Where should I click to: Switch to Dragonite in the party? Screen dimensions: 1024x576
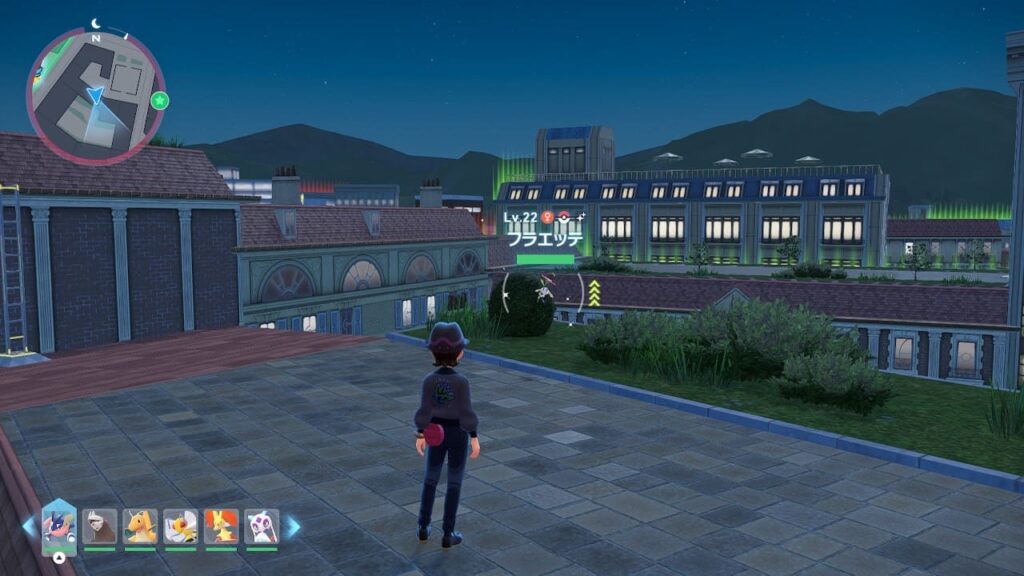140,526
